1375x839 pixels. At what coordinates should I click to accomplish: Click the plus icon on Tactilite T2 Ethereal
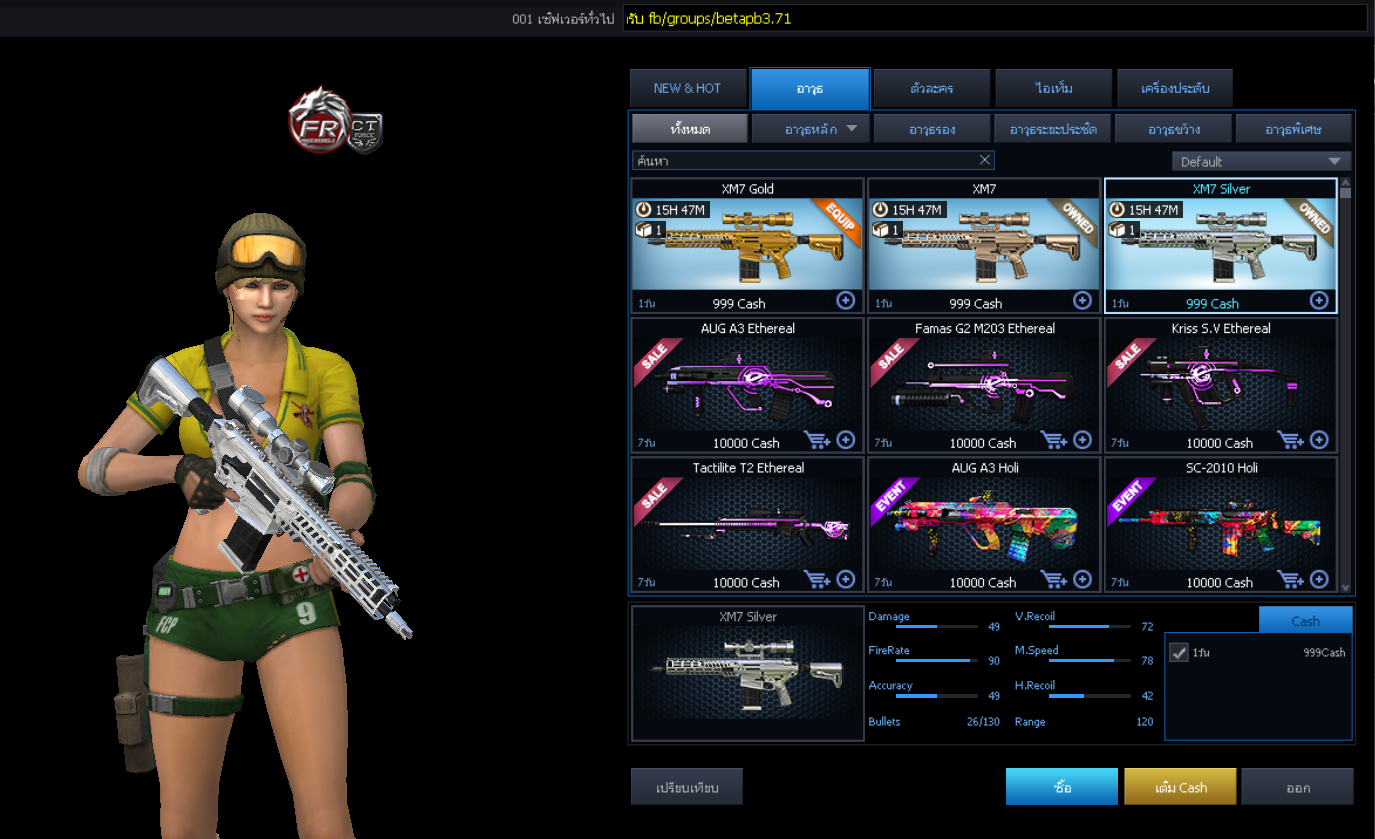tap(846, 579)
